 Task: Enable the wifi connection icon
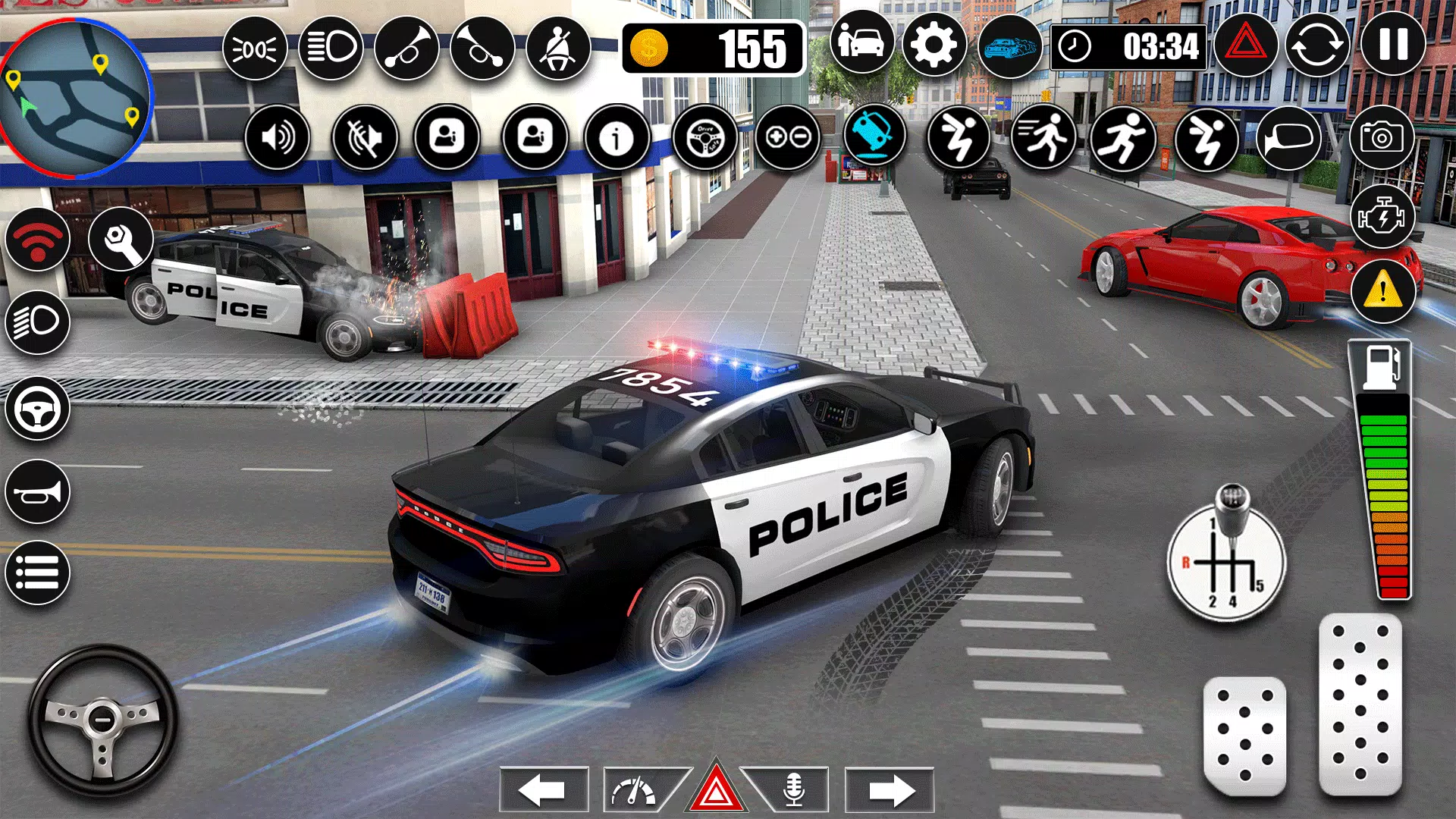click(39, 241)
